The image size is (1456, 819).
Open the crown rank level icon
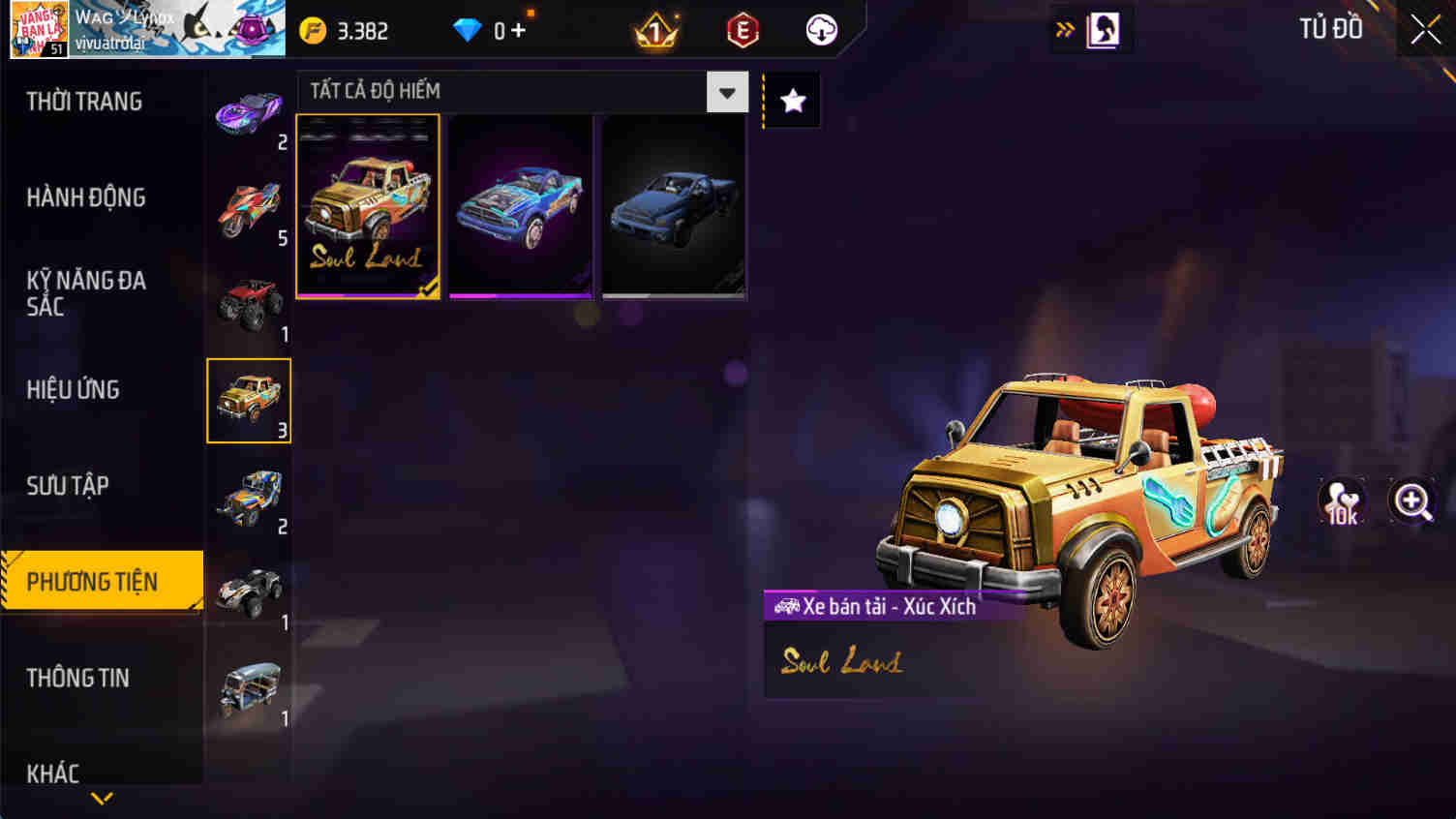(x=655, y=30)
